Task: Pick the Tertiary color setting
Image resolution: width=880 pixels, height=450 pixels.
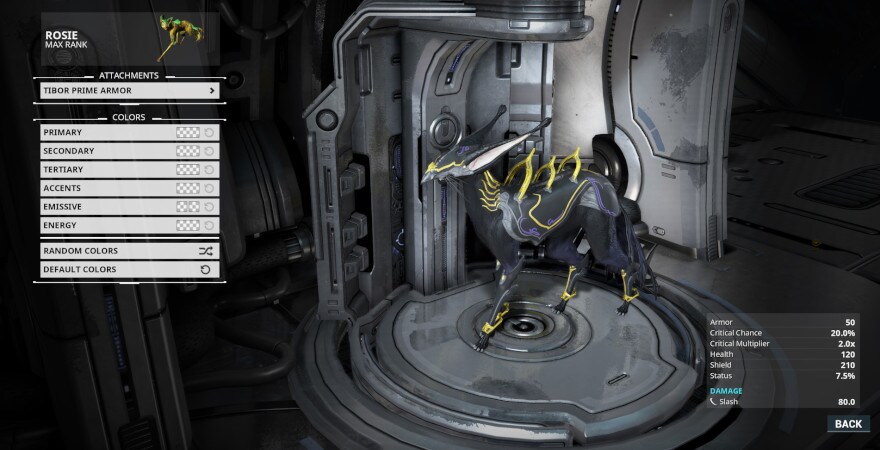Action: 128,169
